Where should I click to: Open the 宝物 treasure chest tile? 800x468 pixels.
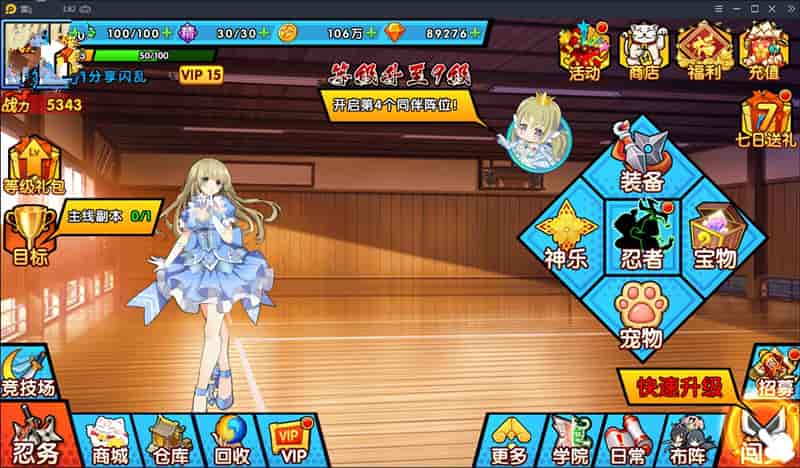(714, 239)
